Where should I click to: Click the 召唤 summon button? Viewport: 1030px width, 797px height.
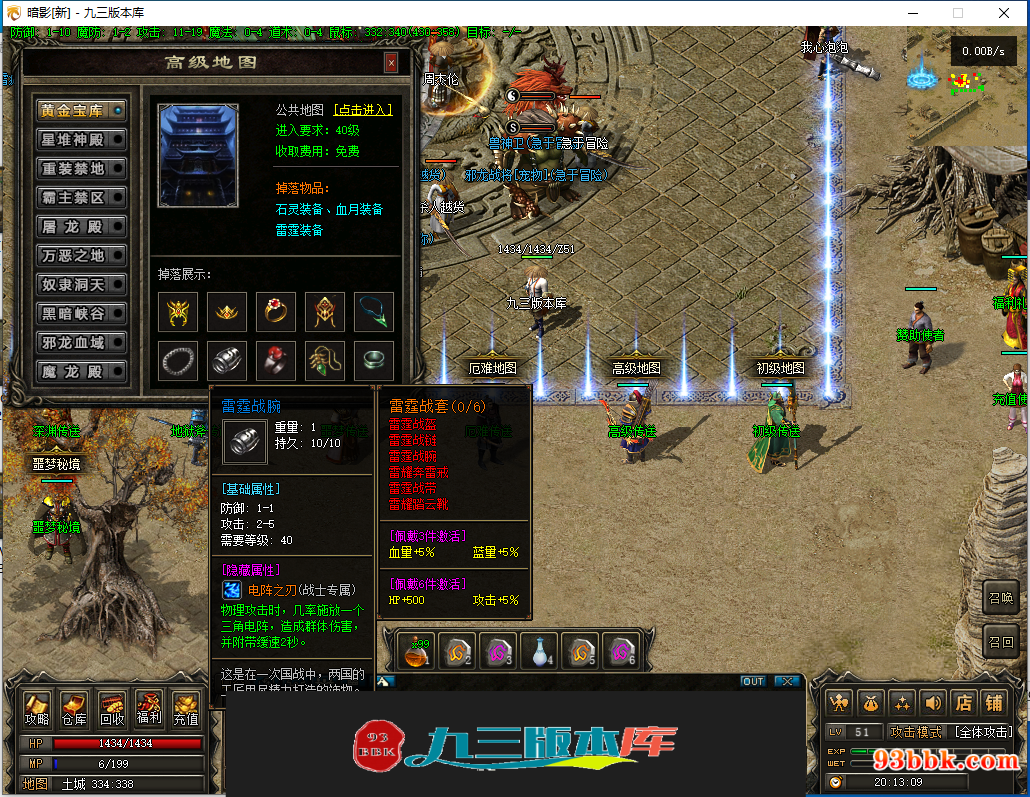tap(1001, 599)
